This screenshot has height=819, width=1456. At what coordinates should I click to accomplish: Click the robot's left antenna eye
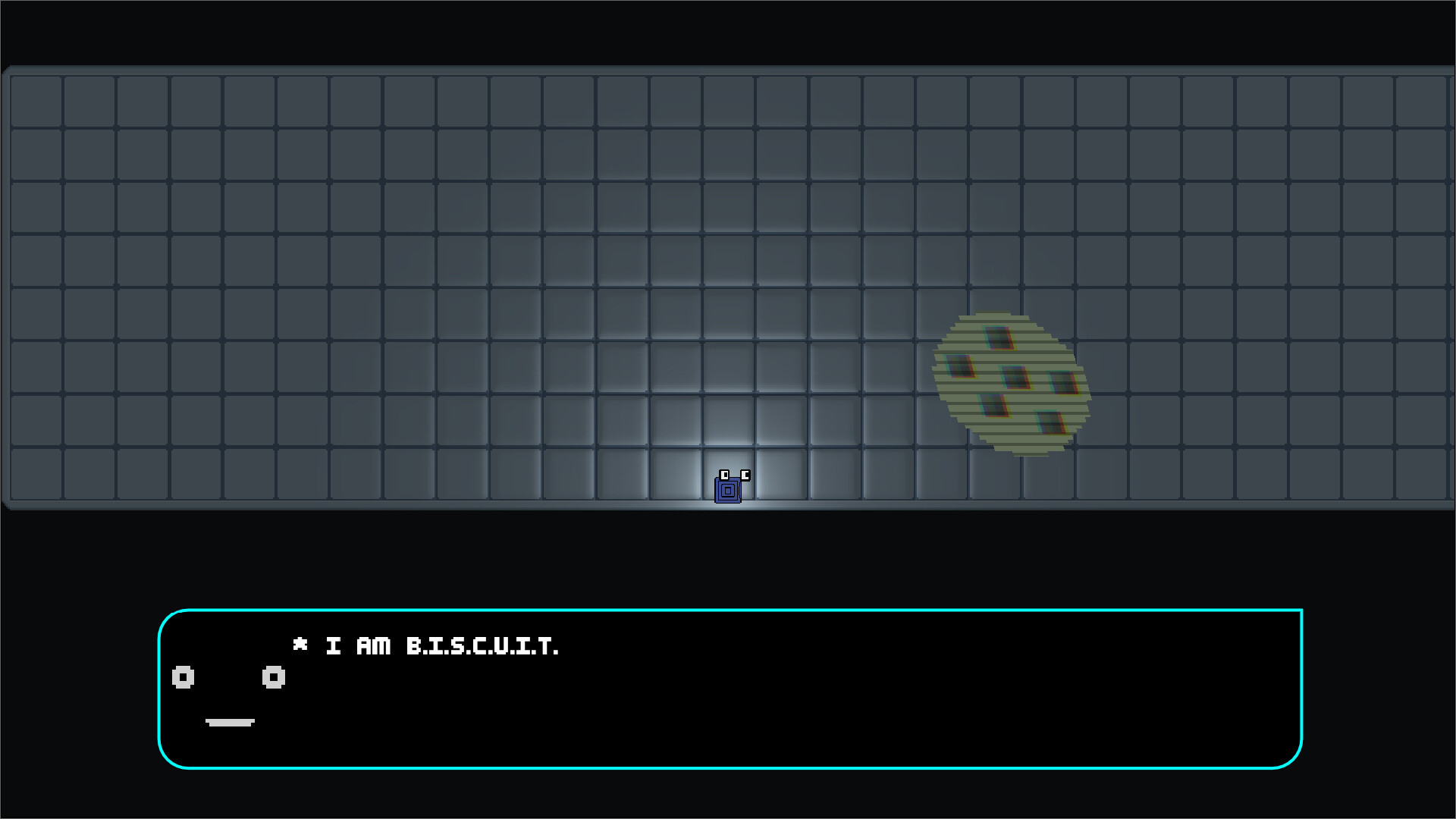724,475
